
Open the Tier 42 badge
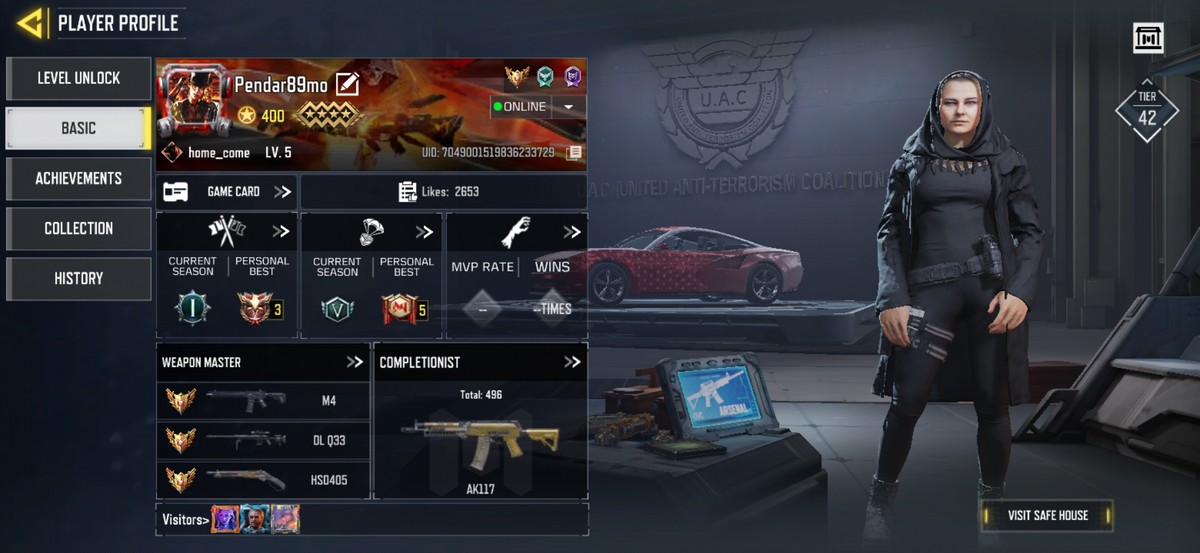[x=1147, y=111]
